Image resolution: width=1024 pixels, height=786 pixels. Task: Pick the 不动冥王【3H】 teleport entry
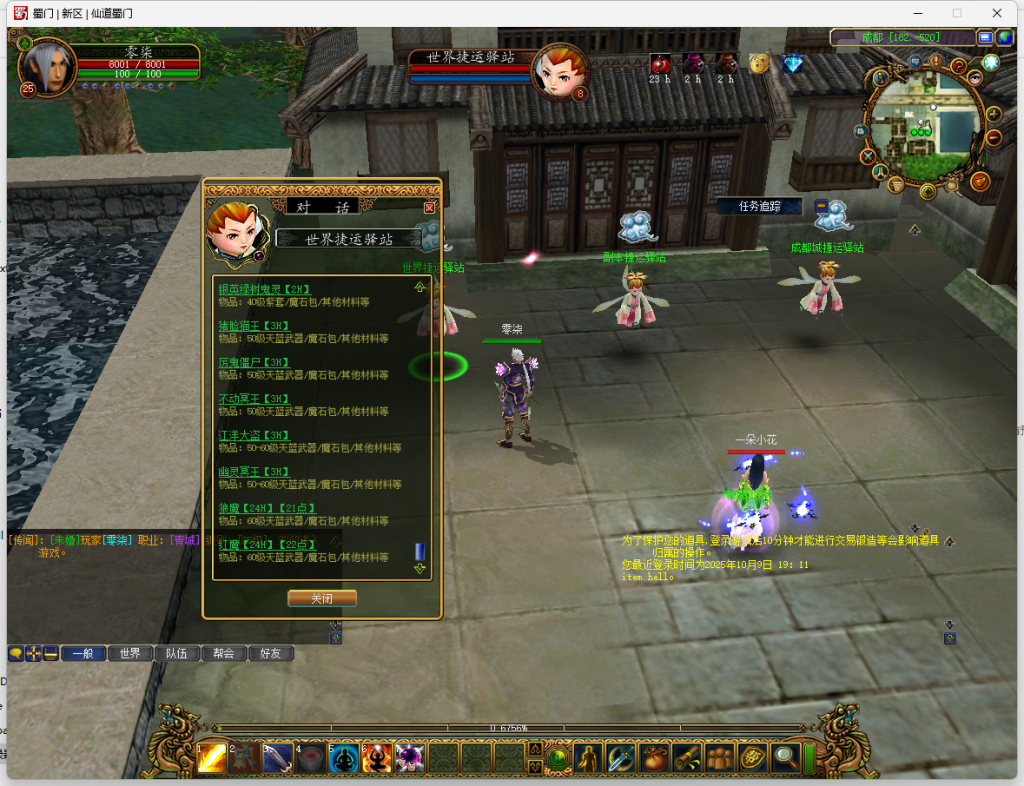pyautogui.click(x=254, y=398)
